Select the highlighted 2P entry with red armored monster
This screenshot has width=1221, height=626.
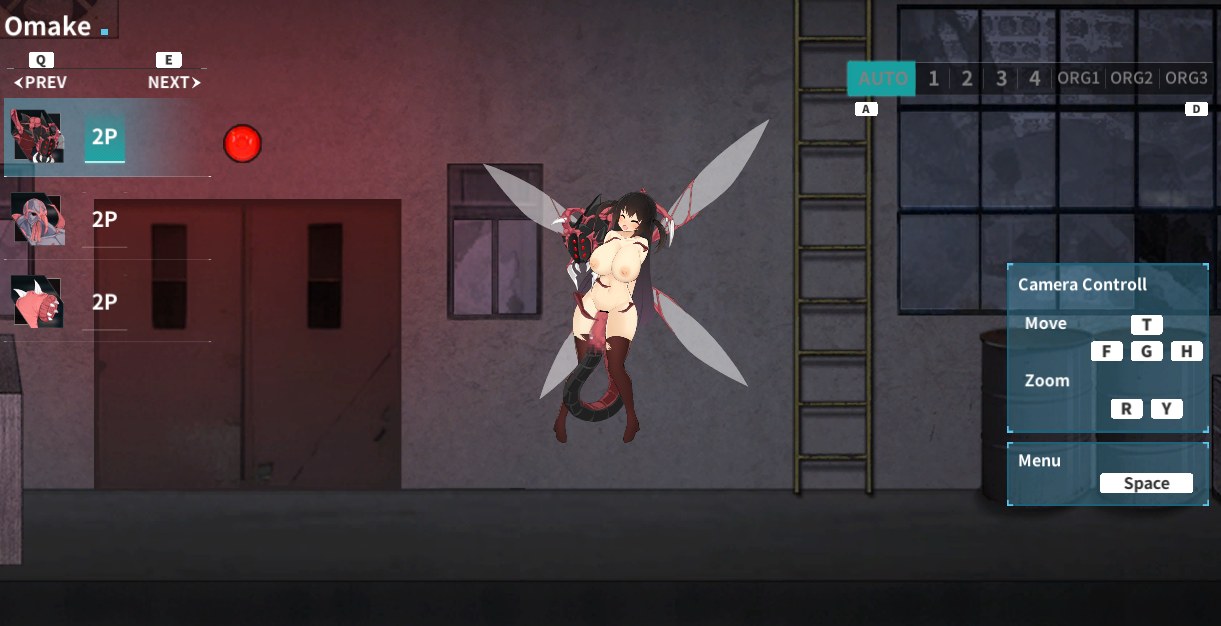[x=104, y=138]
